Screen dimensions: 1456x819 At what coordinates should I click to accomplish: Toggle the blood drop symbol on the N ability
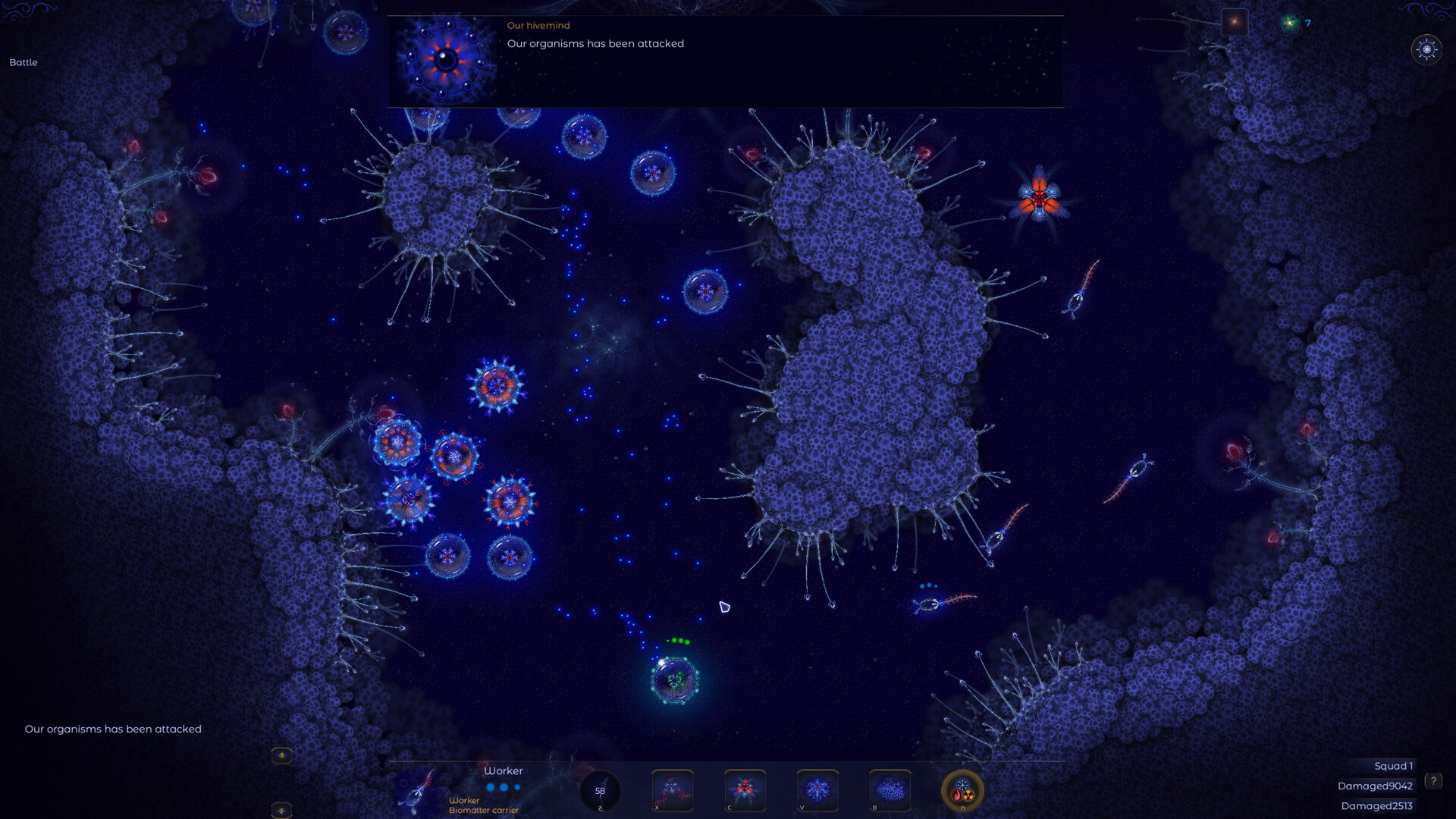click(956, 794)
